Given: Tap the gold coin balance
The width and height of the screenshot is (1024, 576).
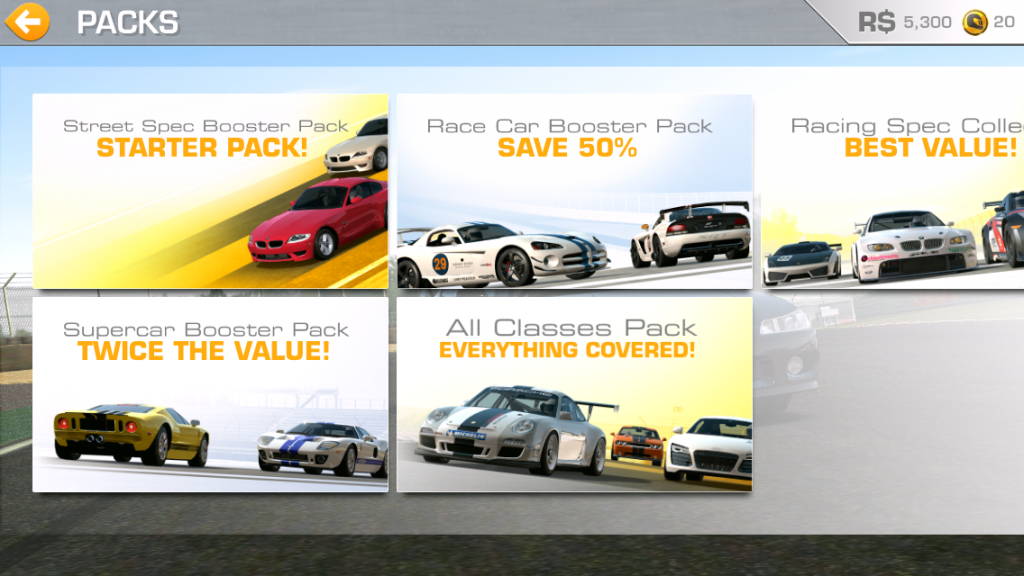Looking at the screenshot, I should coord(989,22).
